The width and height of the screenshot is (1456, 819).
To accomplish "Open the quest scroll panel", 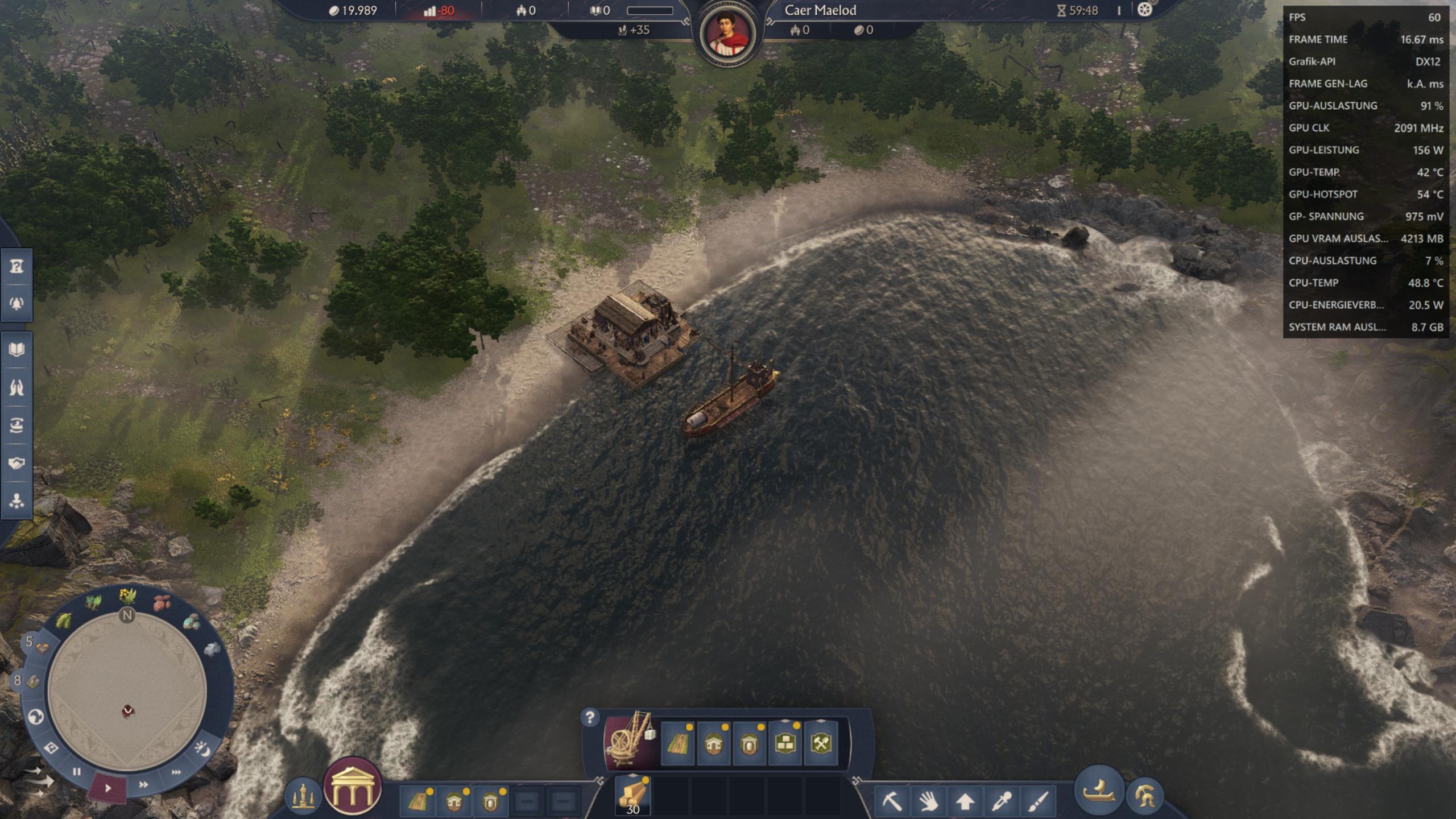I will point(16,266).
